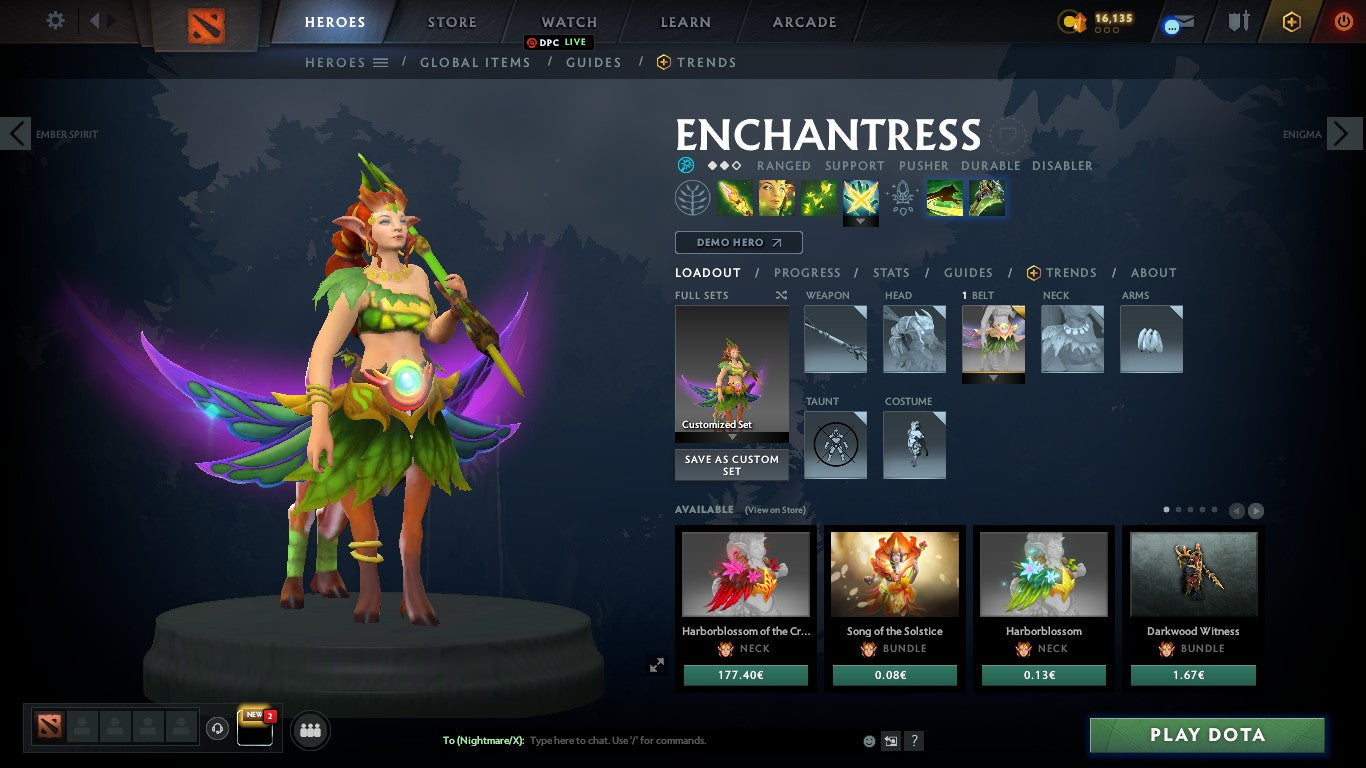Viewport: 1366px width, 768px height.
Task: Open the Heroes list hamburger dropdown
Action: [x=380, y=62]
